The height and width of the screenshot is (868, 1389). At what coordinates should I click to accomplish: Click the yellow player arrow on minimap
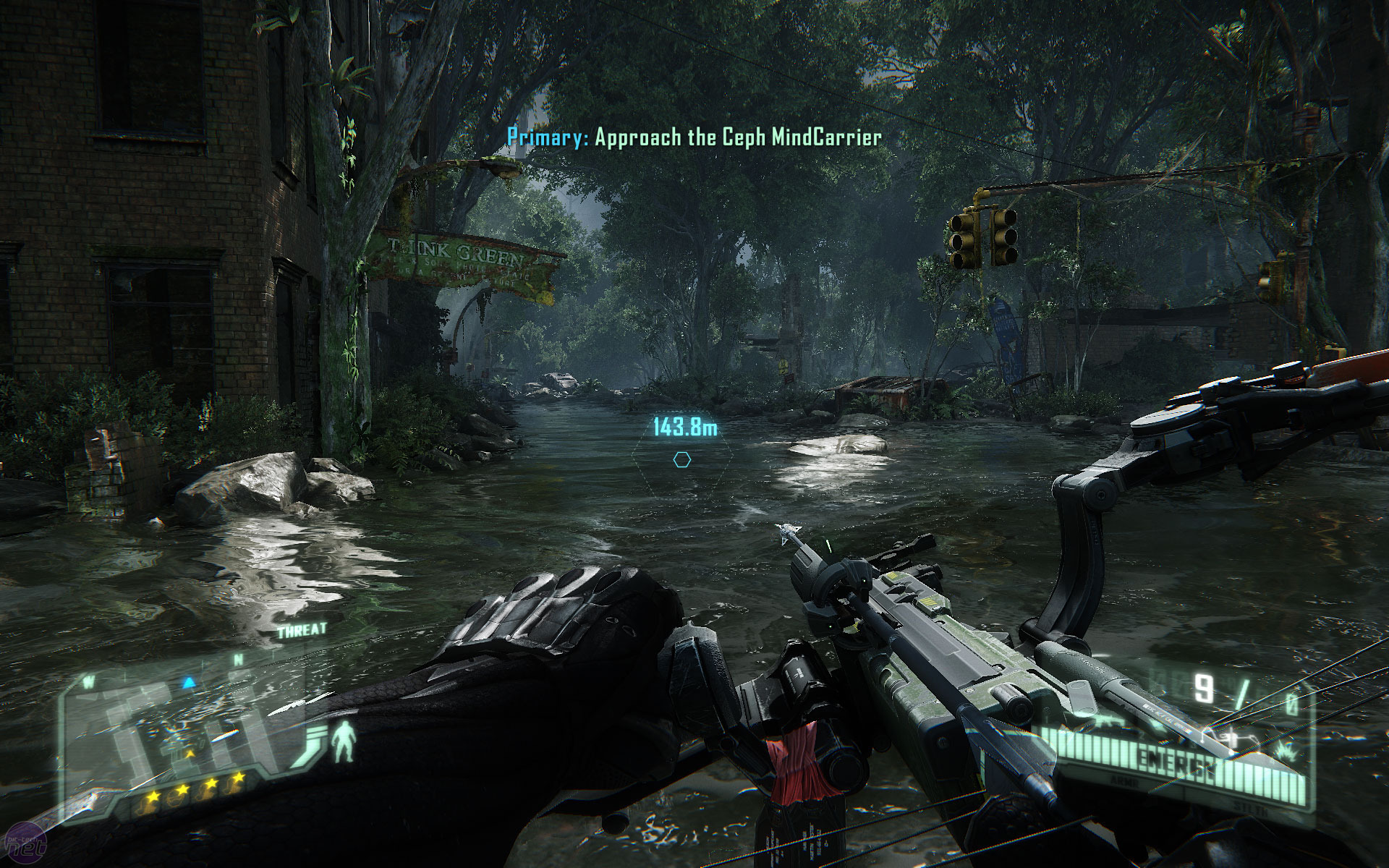coord(190,754)
